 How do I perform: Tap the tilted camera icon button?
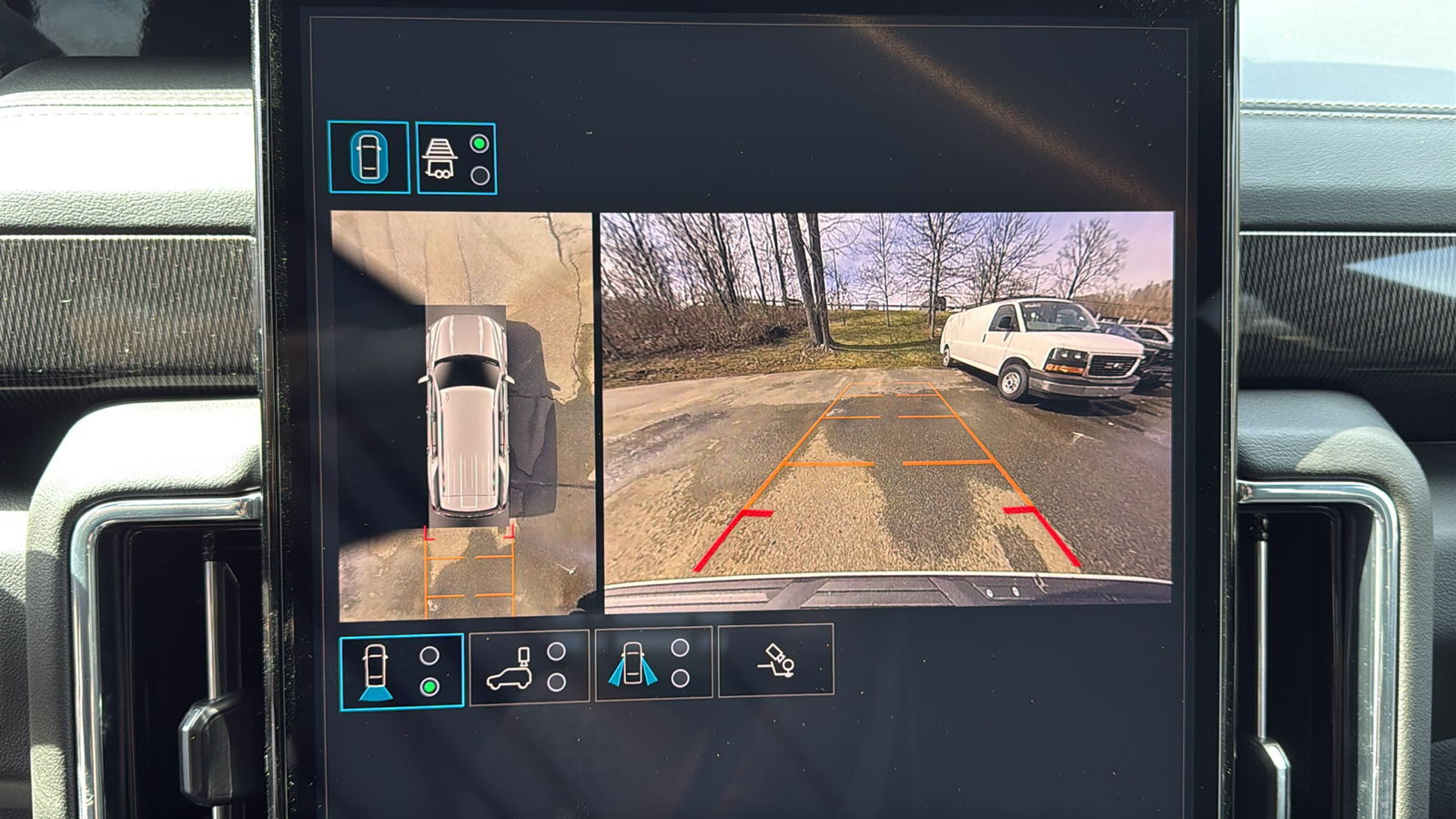click(x=775, y=661)
